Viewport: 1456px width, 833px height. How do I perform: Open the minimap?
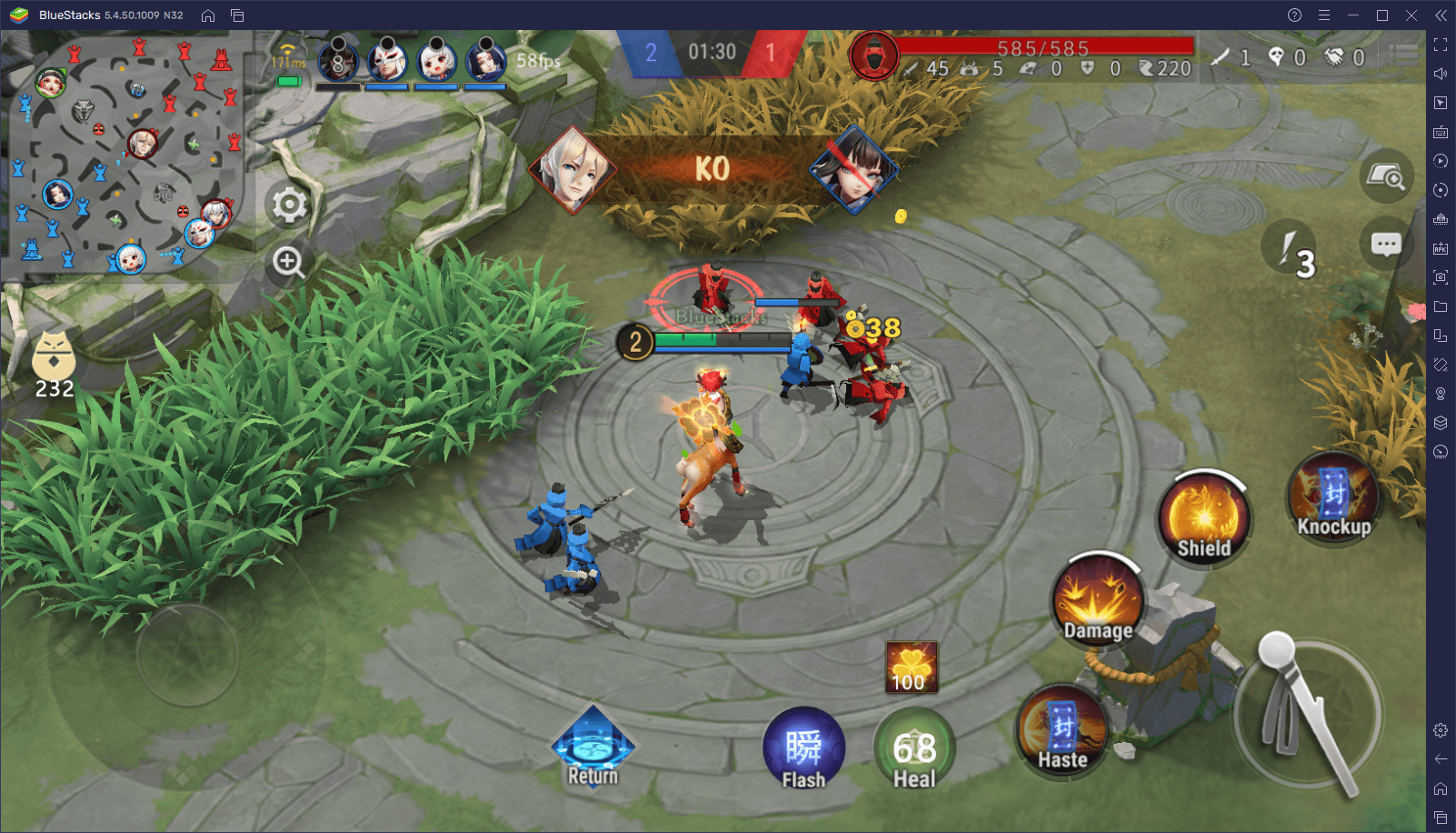click(125, 155)
